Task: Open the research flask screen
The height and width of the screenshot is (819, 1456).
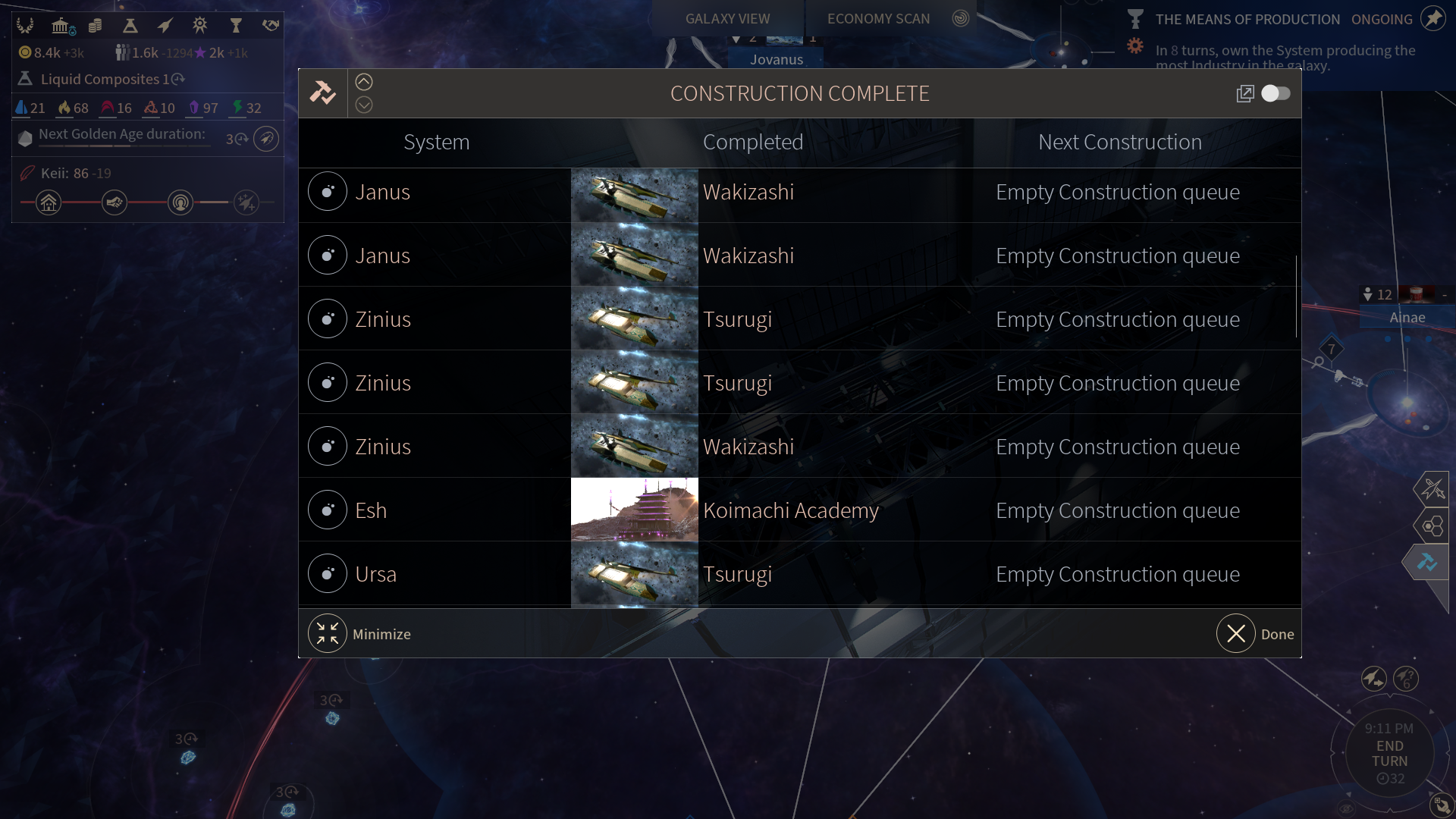Action: pyautogui.click(x=130, y=26)
